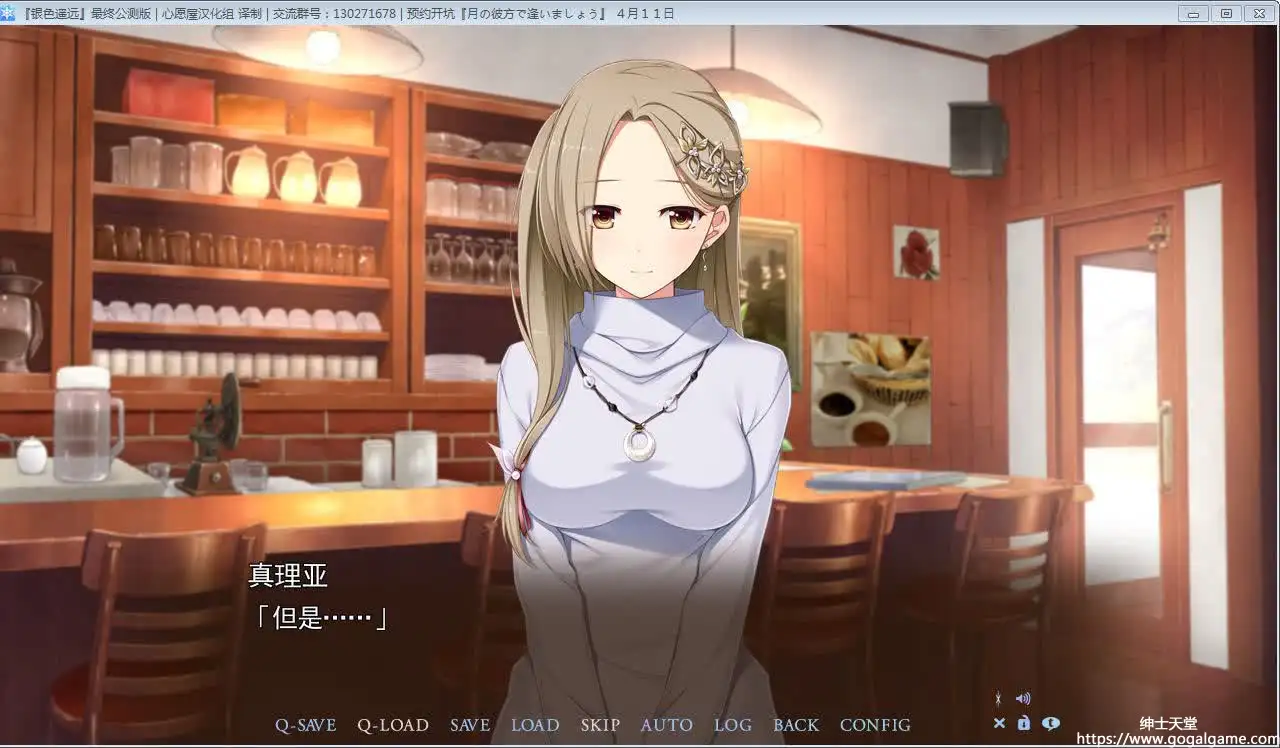Click Q-SAVE to quick save
Image resolution: width=1280 pixels, height=748 pixels.
[x=305, y=725]
